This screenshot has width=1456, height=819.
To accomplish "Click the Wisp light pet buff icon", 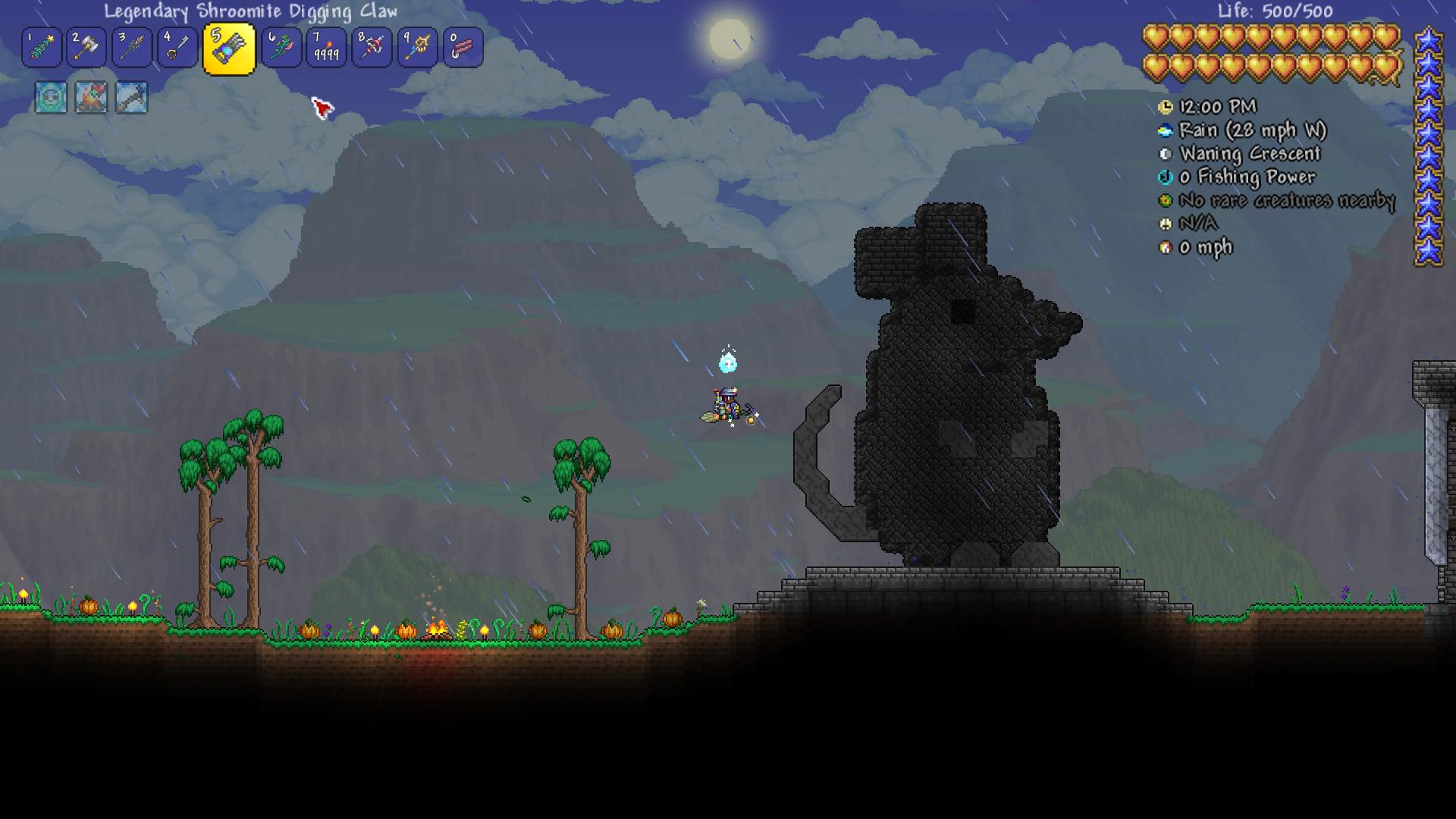I will coord(51,98).
